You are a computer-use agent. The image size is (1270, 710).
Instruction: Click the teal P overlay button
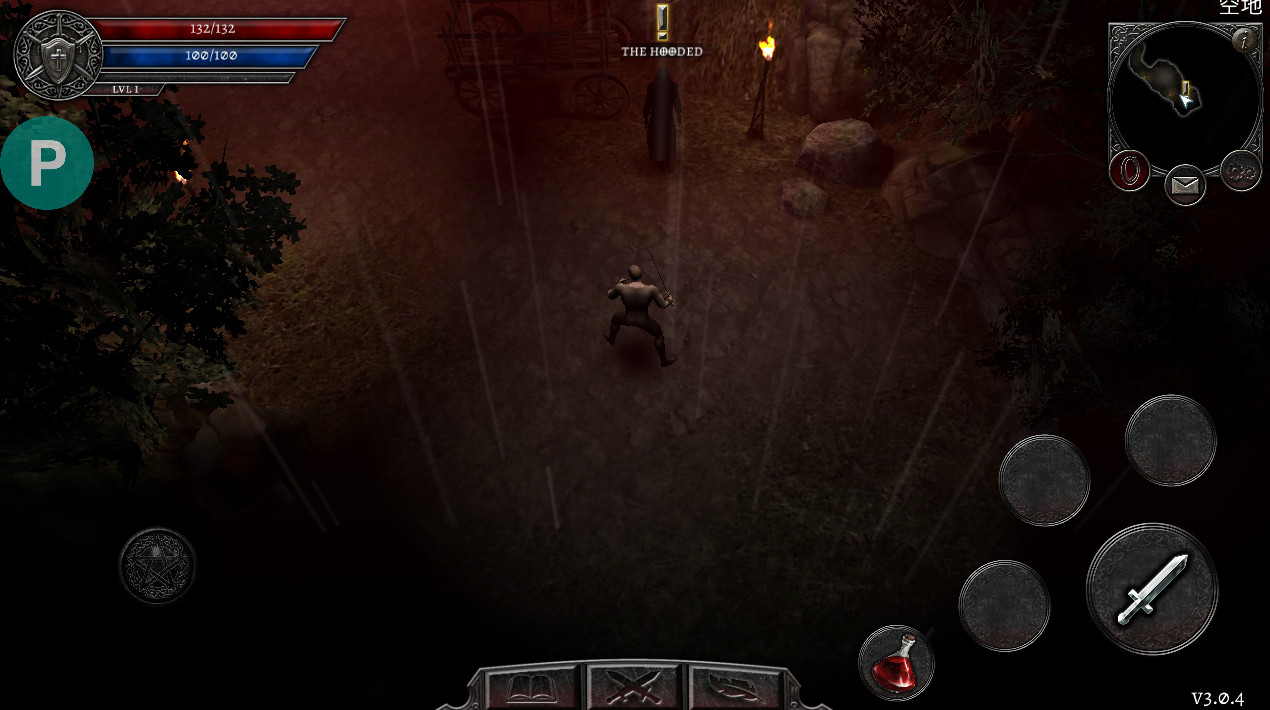point(47,163)
